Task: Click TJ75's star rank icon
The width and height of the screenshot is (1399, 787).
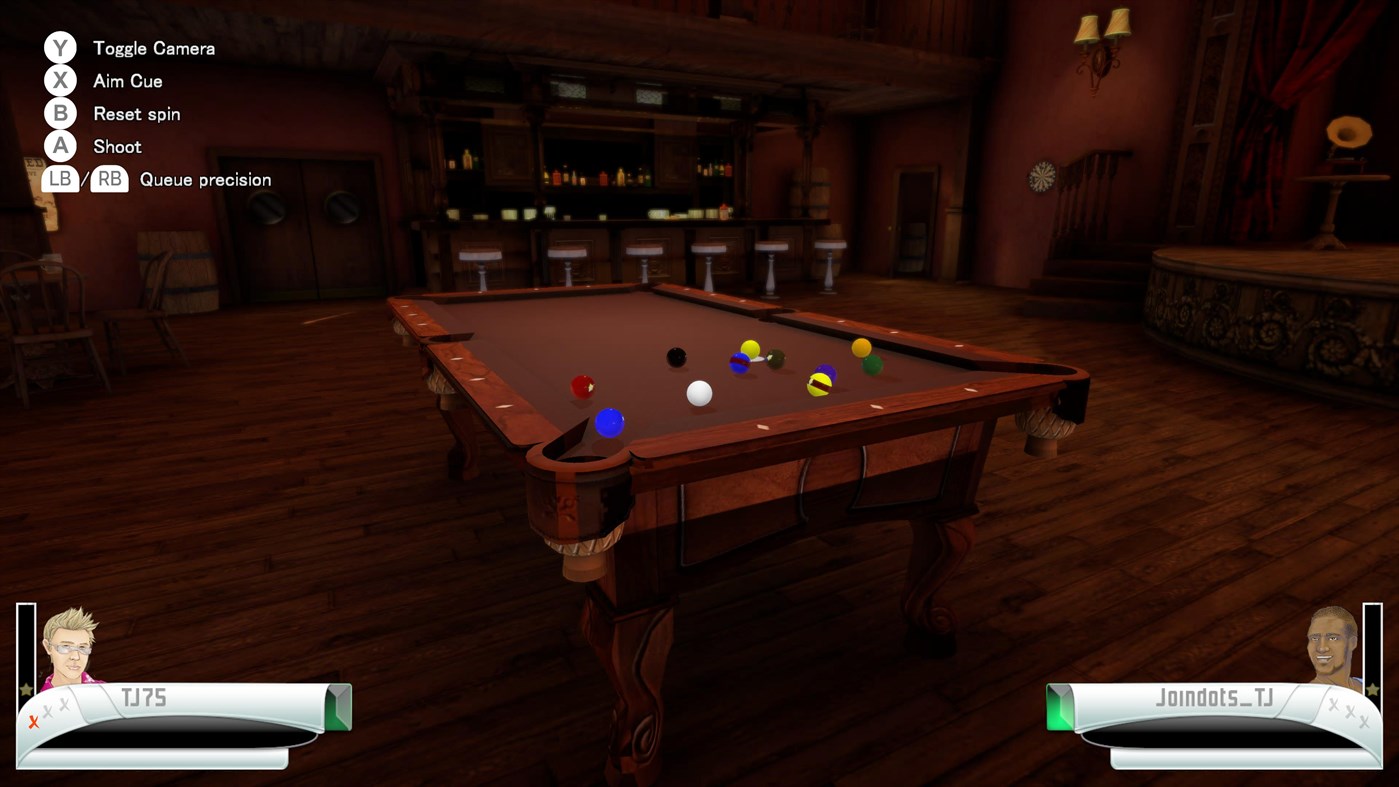Action: (x=24, y=689)
